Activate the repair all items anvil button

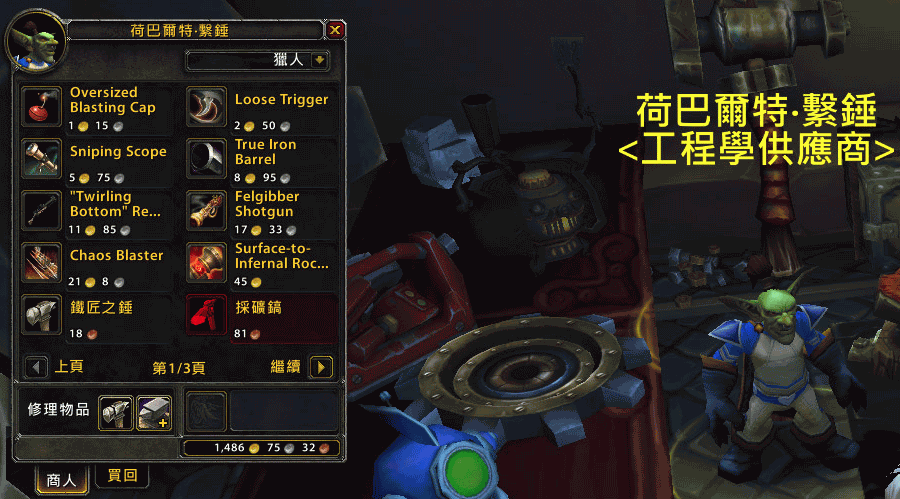click(x=153, y=411)
